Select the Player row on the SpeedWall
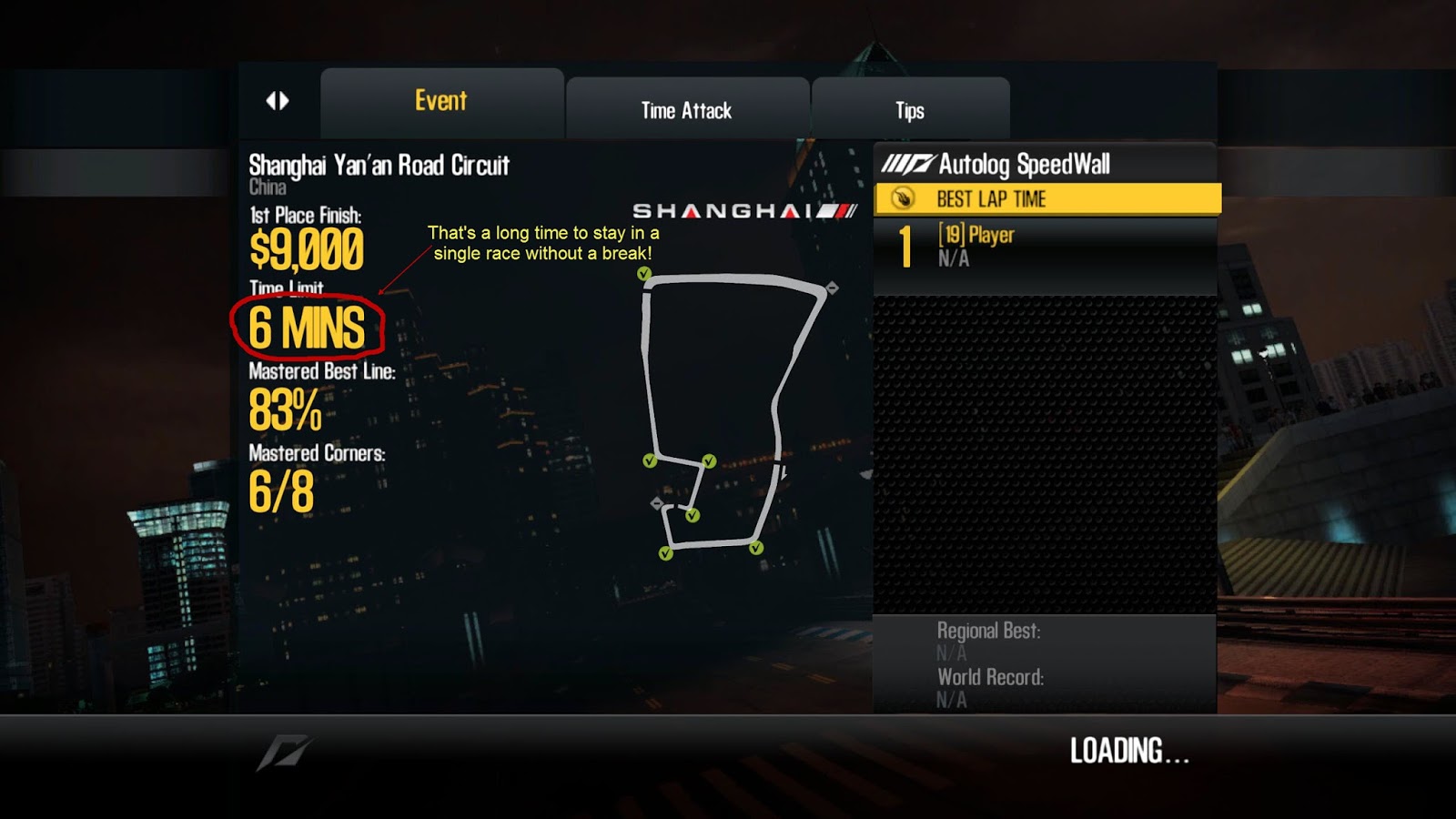Screen dimensions: 1456x819 click(1045, 247)
